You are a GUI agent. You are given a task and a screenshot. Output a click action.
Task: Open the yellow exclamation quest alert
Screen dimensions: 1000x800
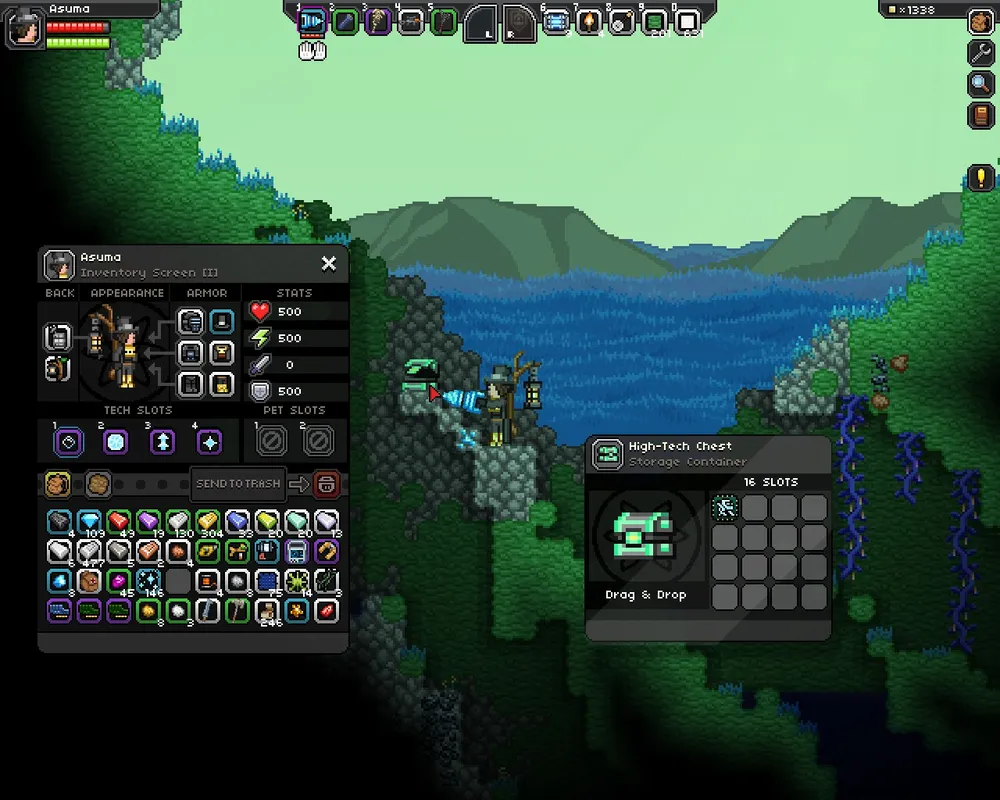(981, 179)
